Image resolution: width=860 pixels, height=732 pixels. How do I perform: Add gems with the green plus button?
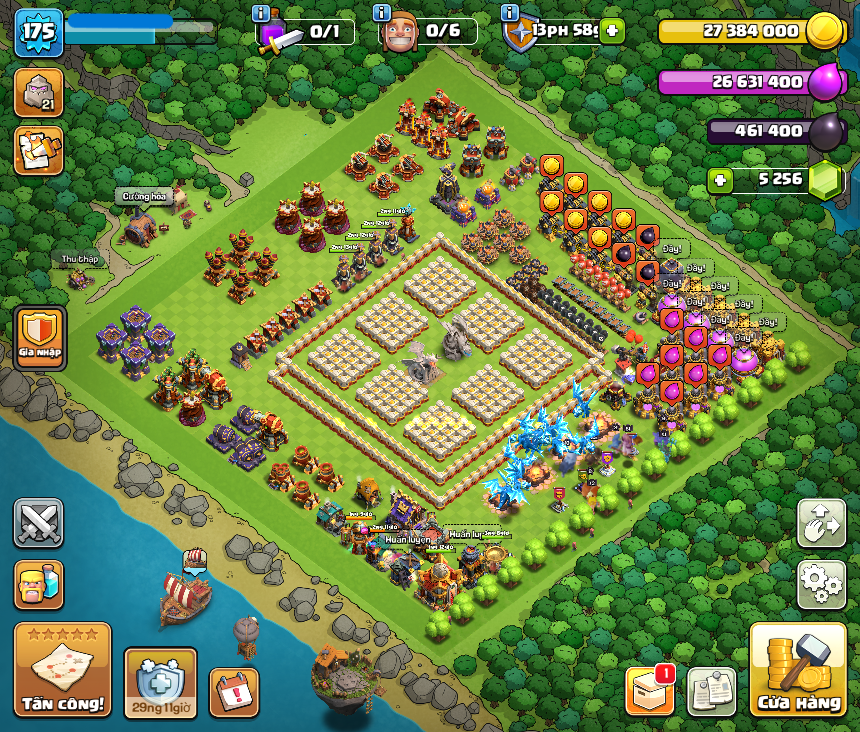[719, 180]
